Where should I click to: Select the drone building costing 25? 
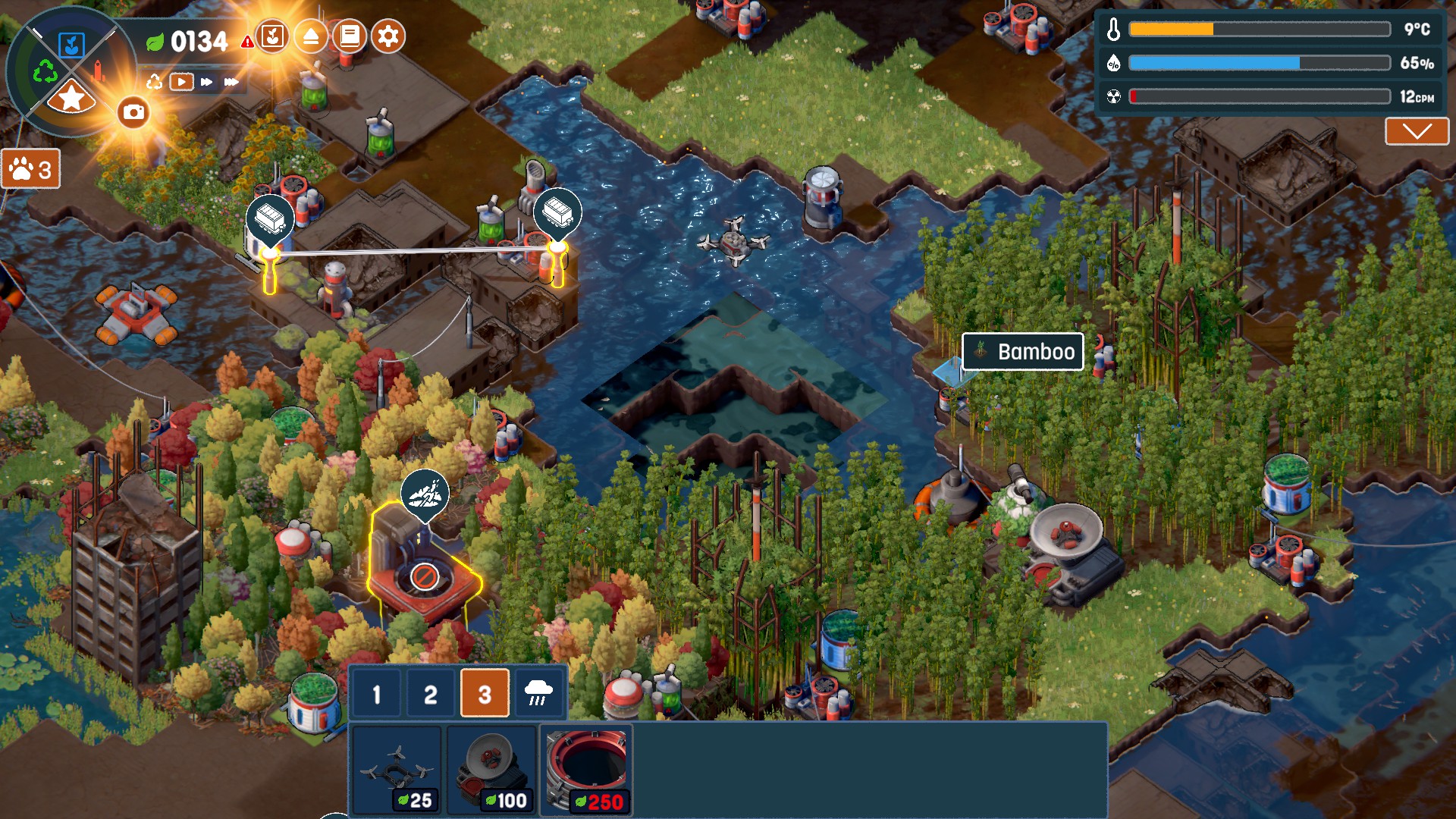[x=397, y=770]
